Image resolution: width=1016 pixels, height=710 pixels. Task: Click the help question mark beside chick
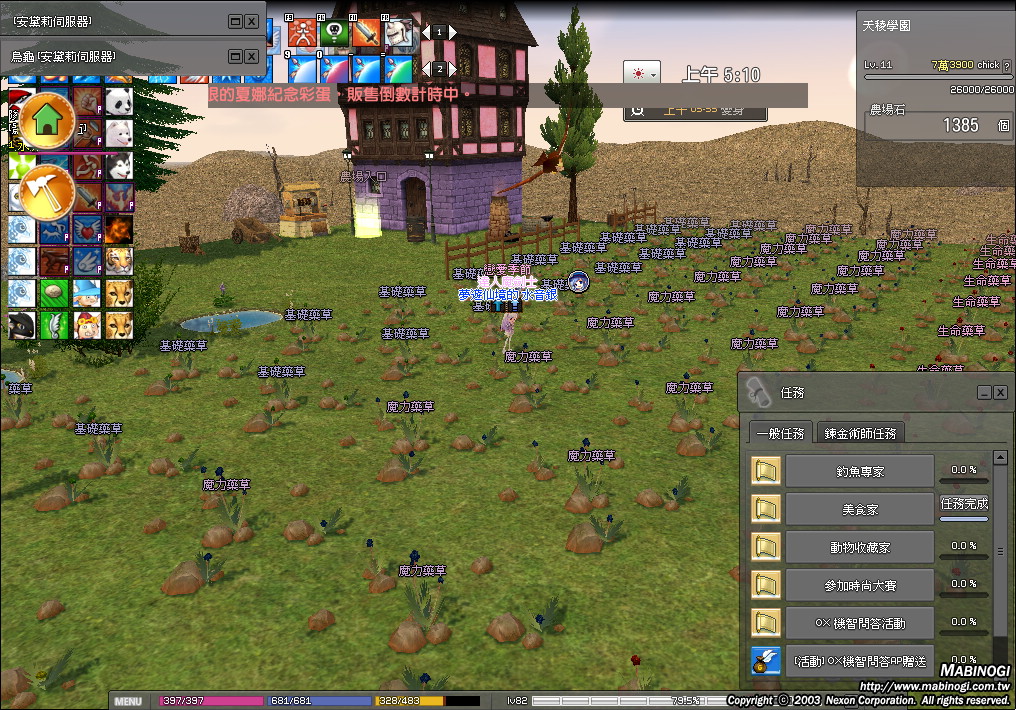tap(1006, 65)
